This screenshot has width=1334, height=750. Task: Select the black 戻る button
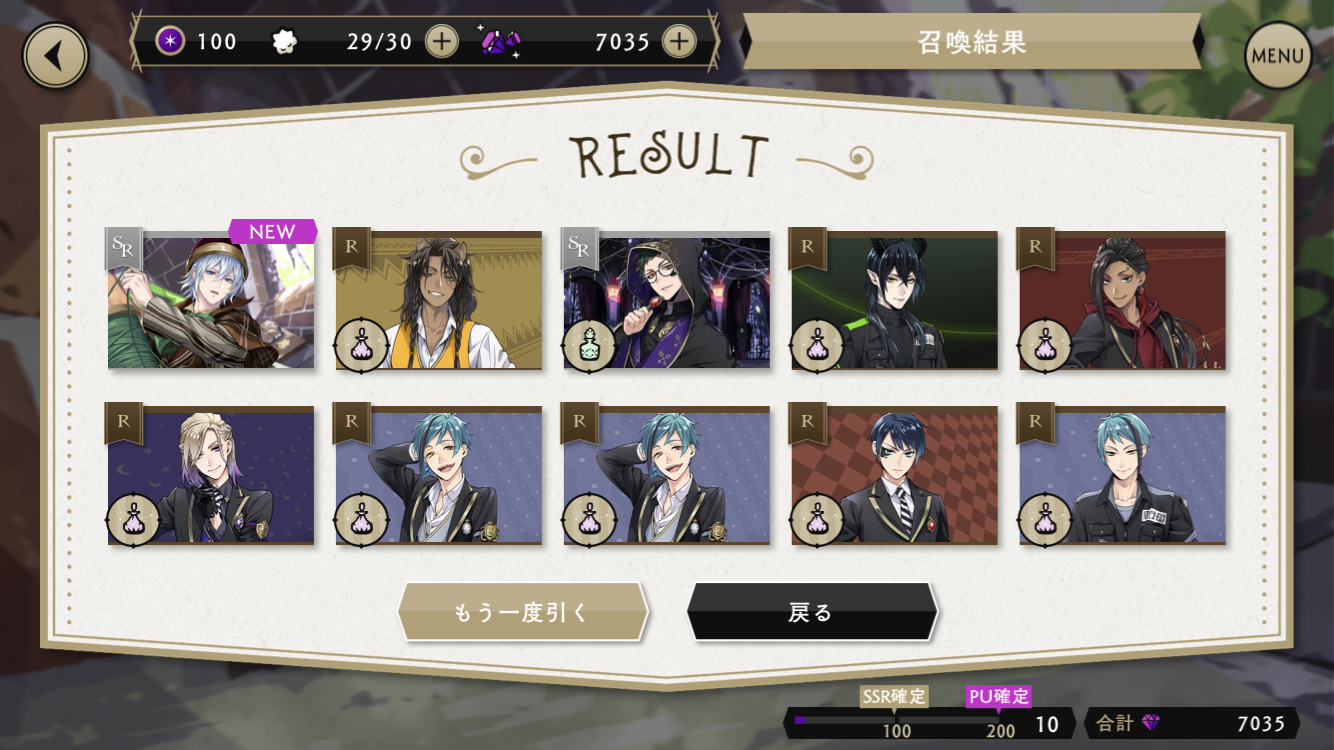coord(811,612)
